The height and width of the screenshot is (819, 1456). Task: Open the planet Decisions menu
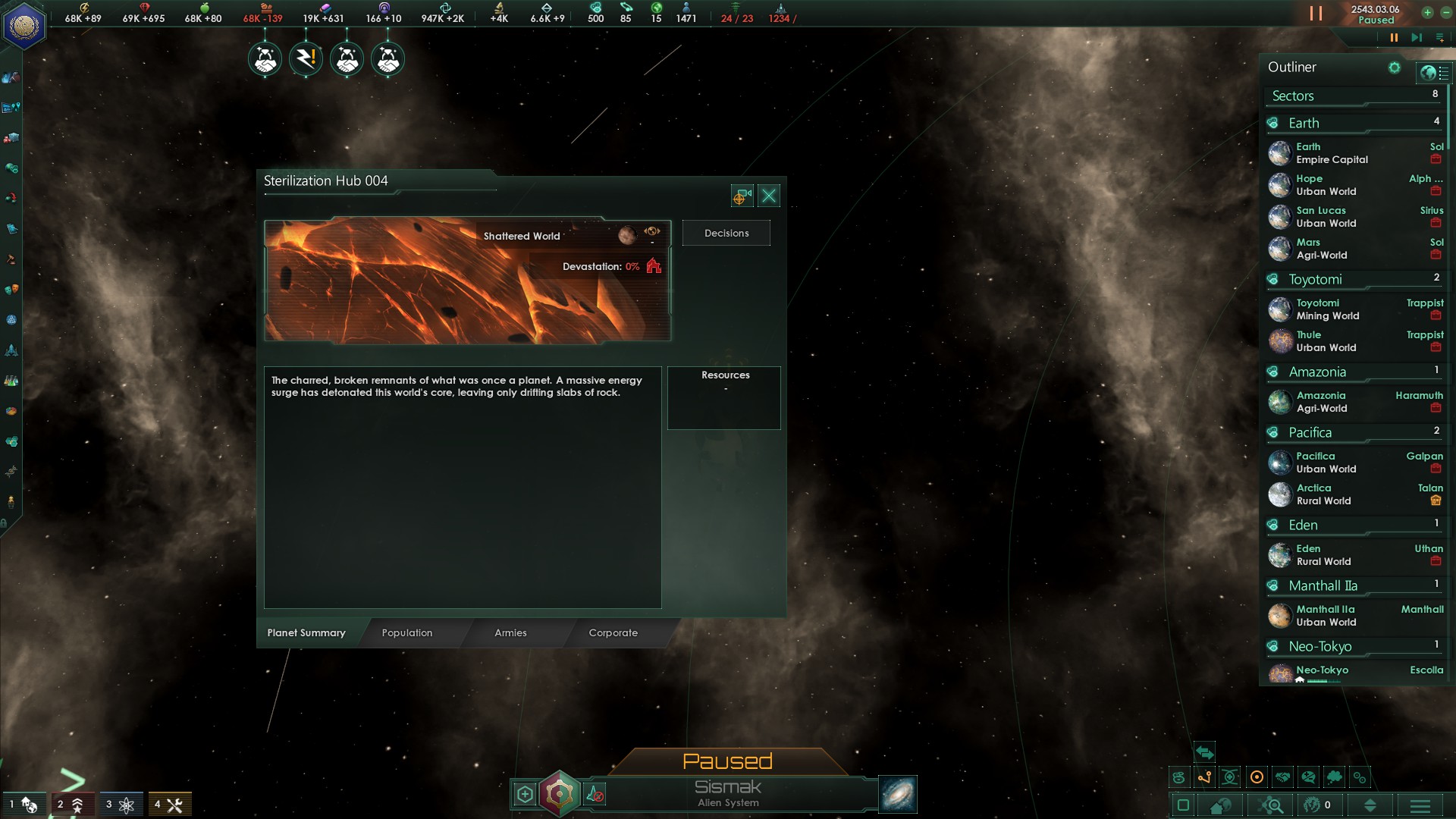(x=726, y=233)
